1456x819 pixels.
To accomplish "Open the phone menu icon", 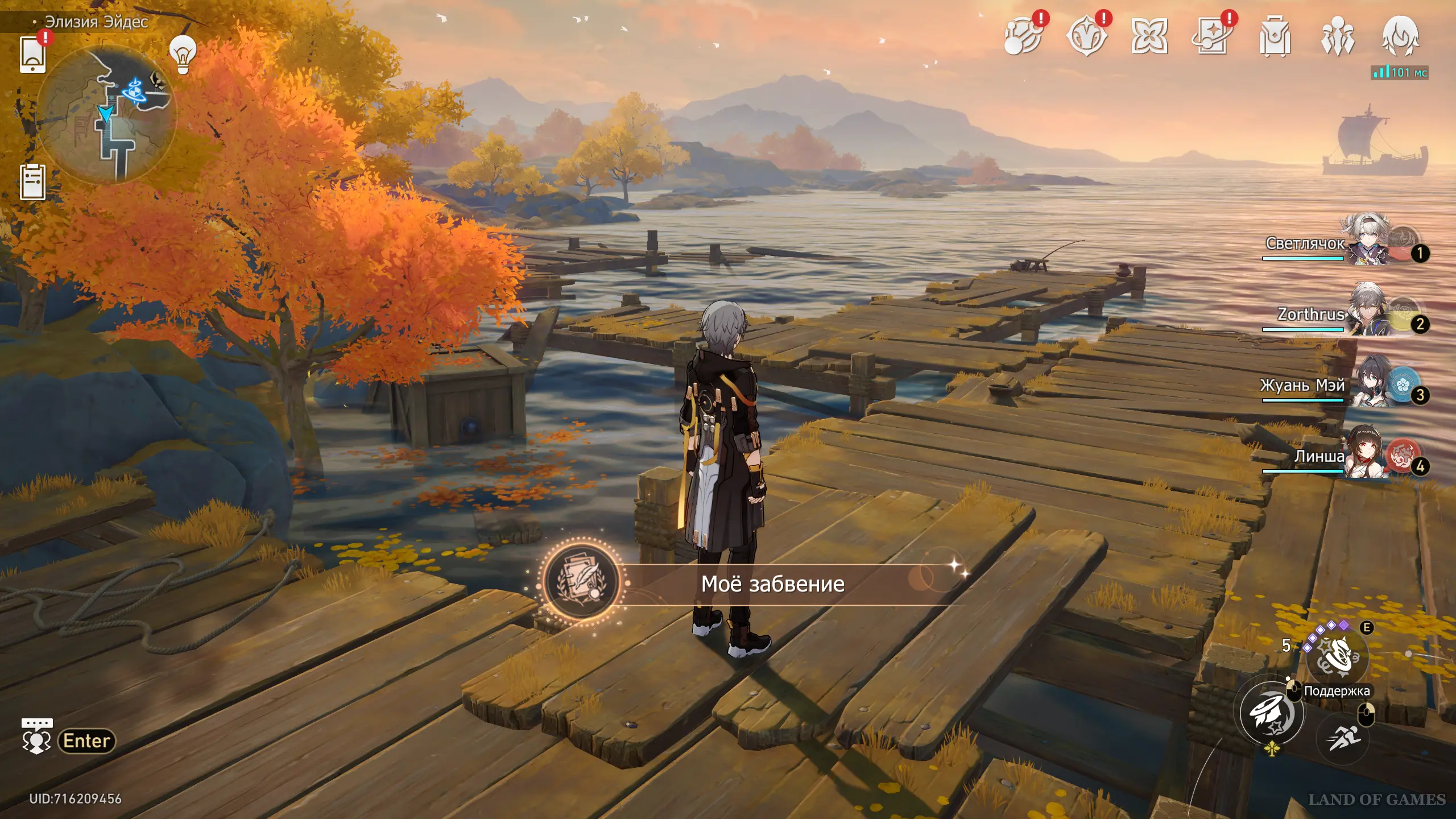I will (x=32, y=55).
